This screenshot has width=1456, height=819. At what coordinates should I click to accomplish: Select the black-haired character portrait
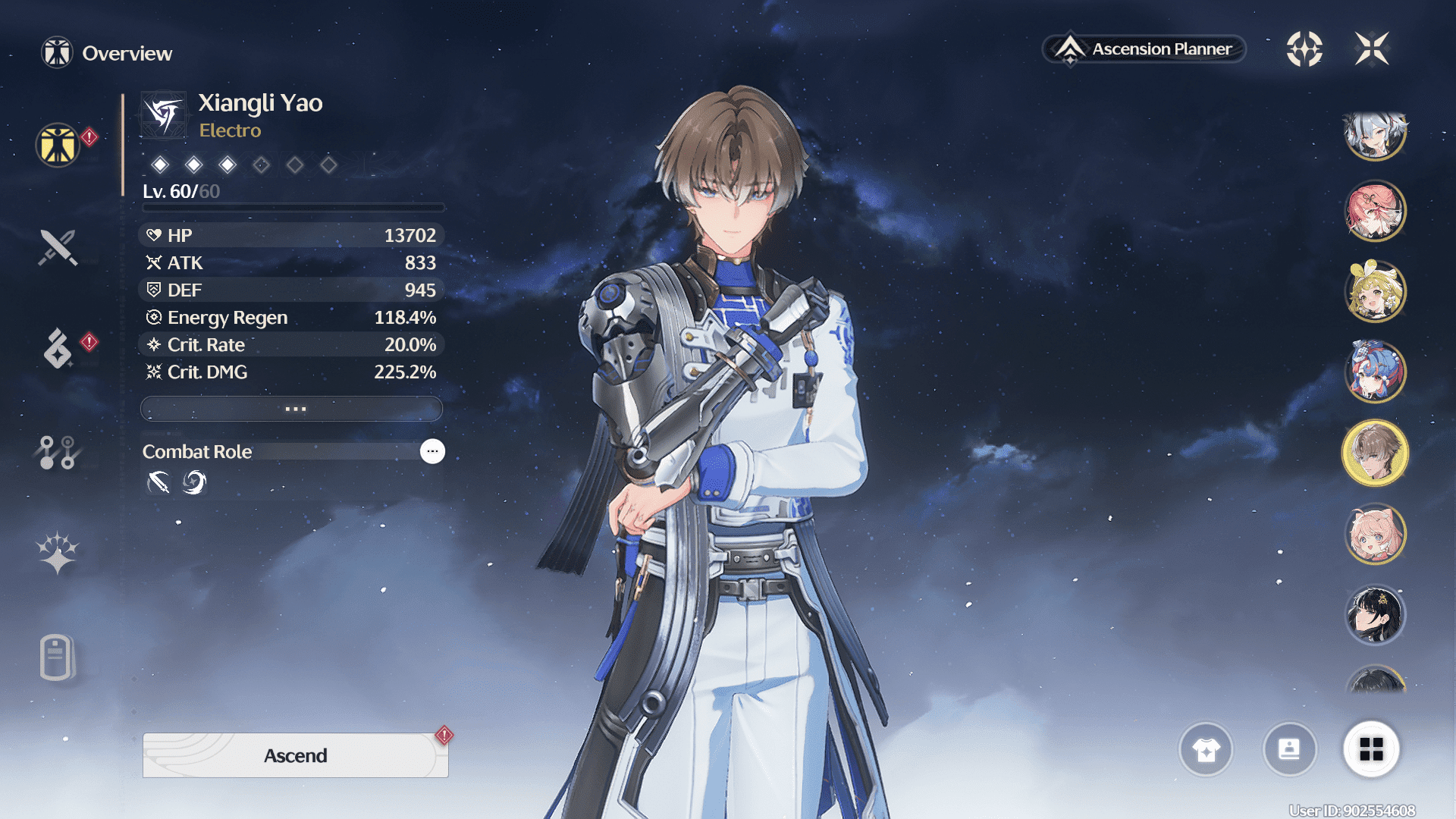pos(1375,614)
